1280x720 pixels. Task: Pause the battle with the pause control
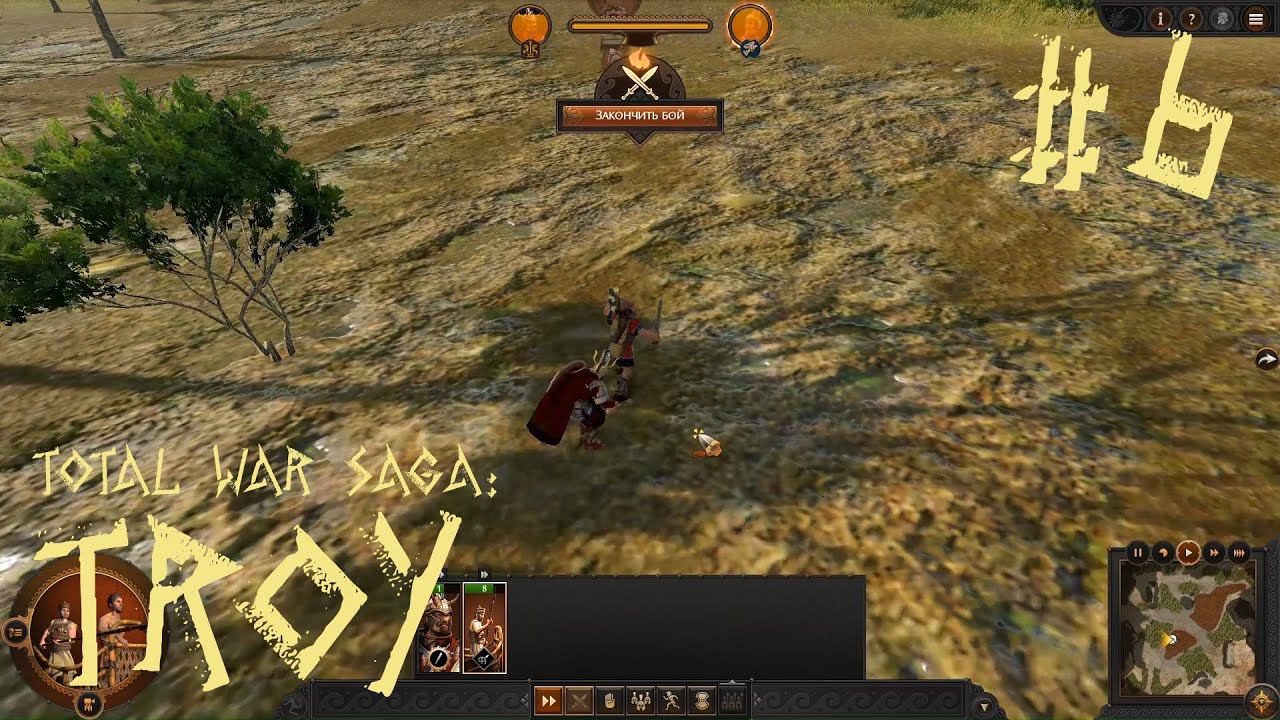[1139, 552]
